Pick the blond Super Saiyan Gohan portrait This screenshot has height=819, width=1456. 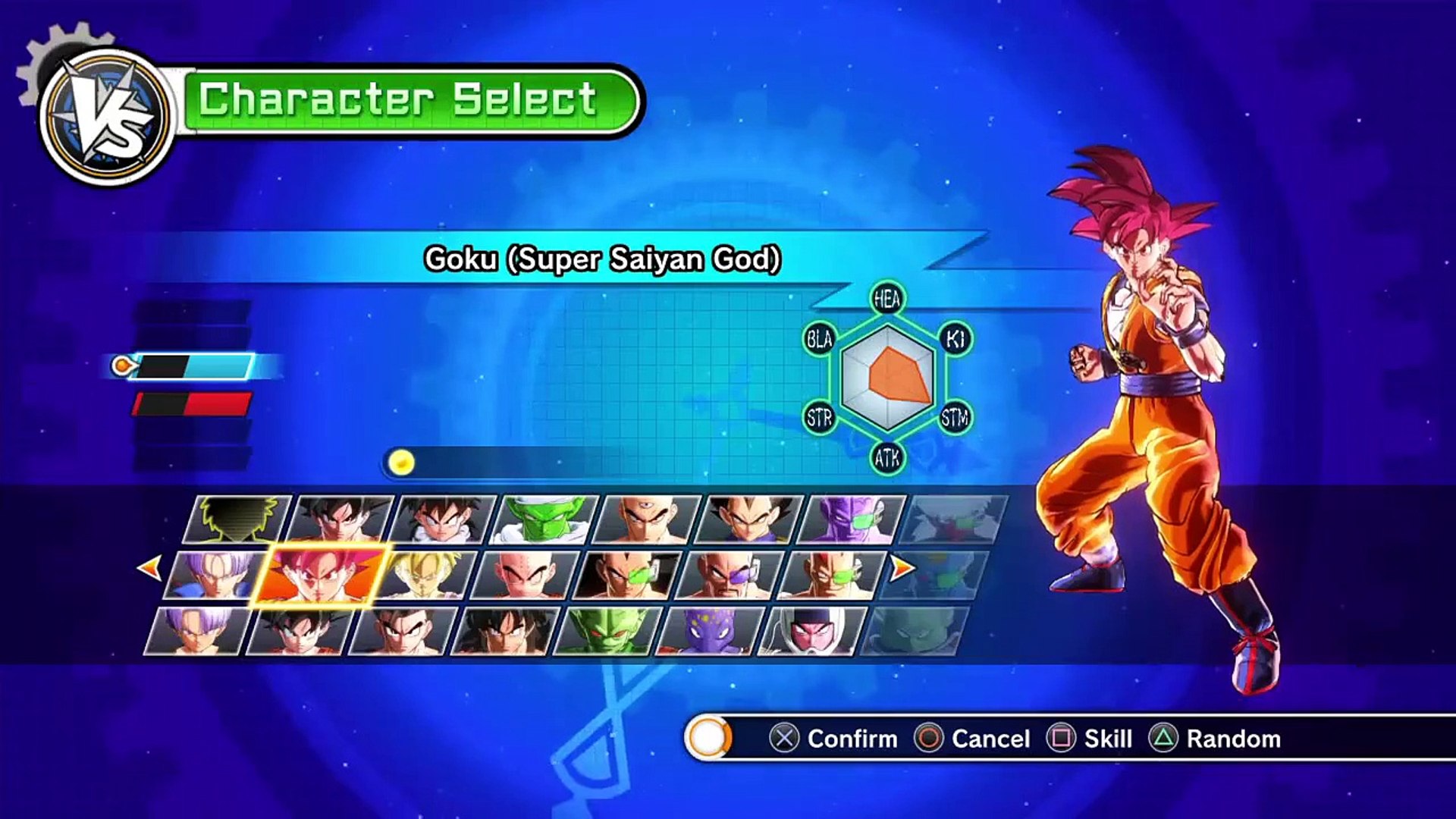(427, 576)
